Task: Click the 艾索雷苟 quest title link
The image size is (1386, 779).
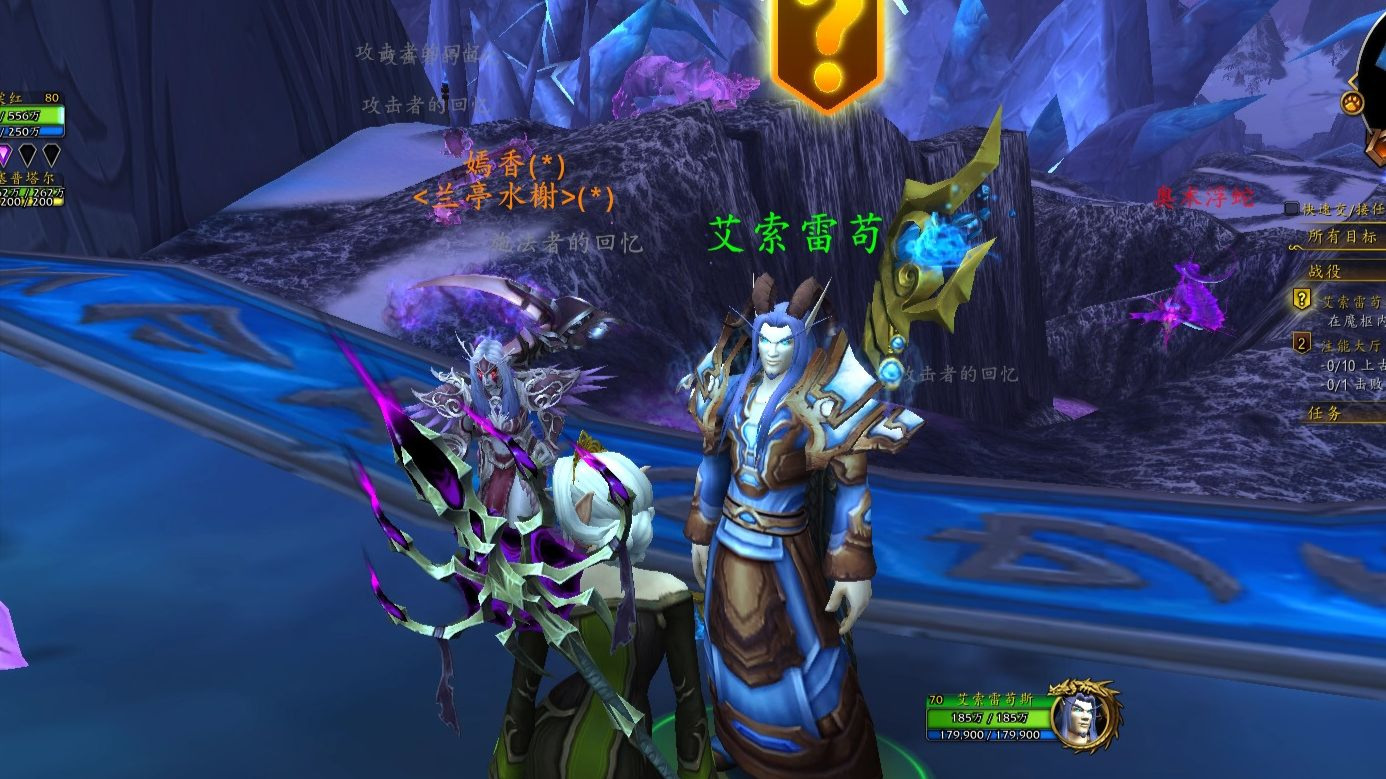Action: pyautogui.click(x=1352, y=301)
